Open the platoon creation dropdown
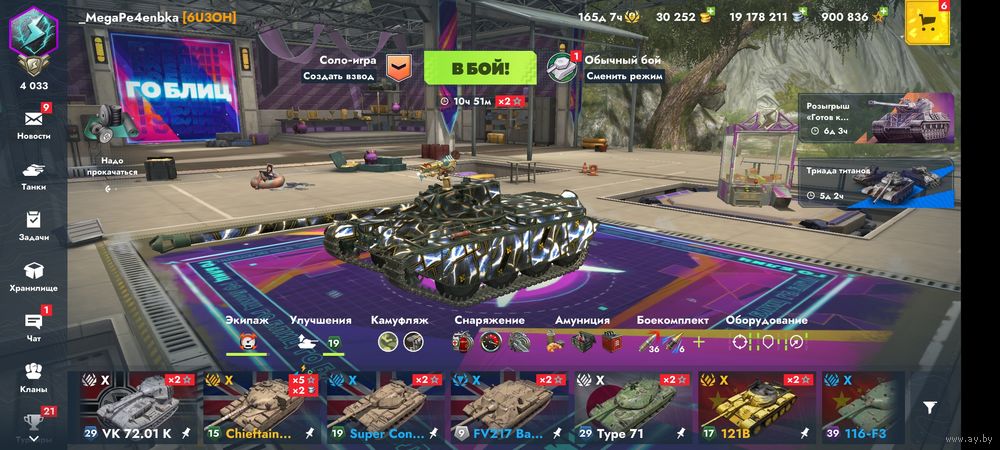The image size is (1000, 450). tap(398, 68)
